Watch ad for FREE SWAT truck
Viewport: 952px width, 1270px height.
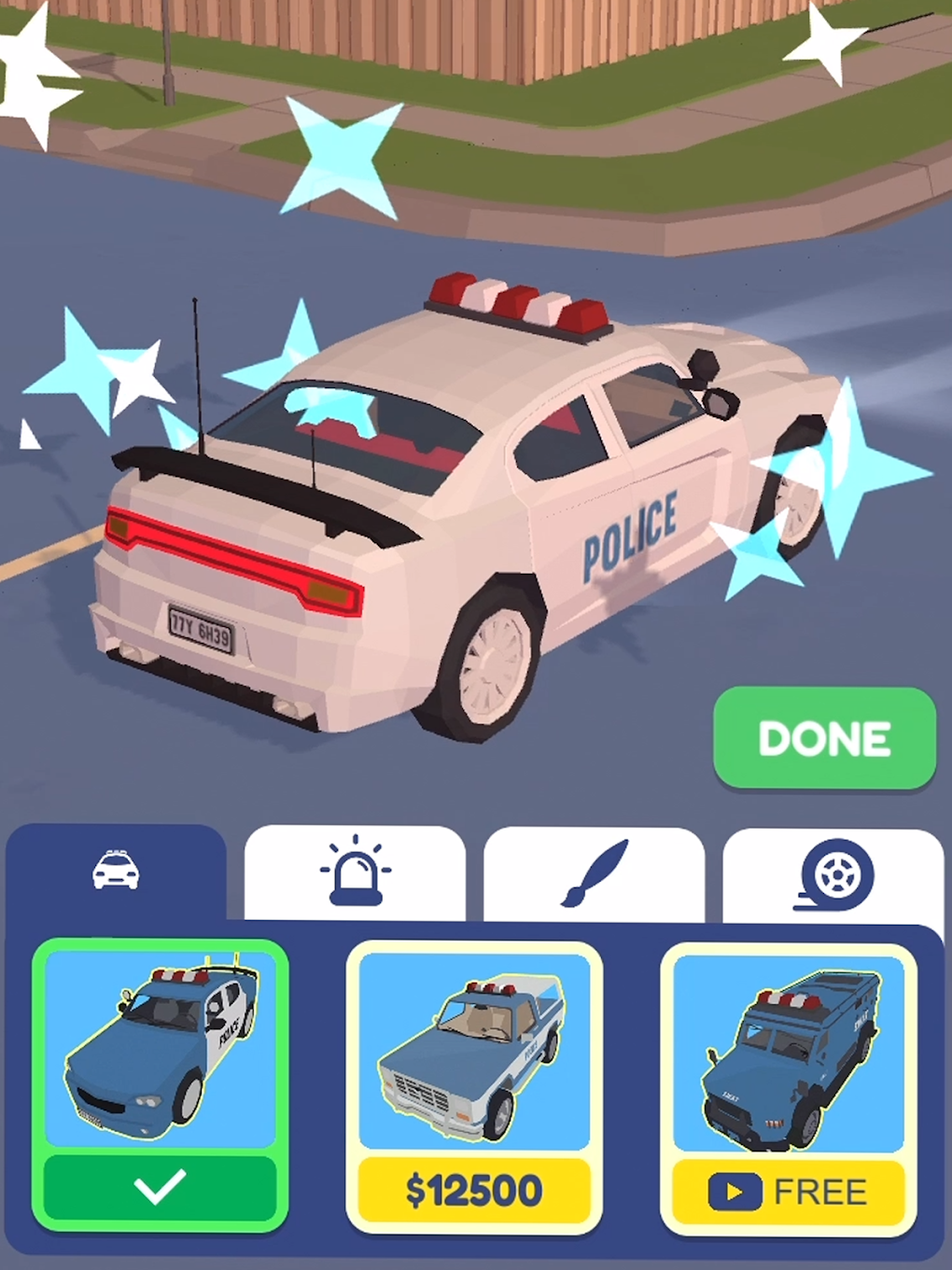click(x=789, y=1192)
